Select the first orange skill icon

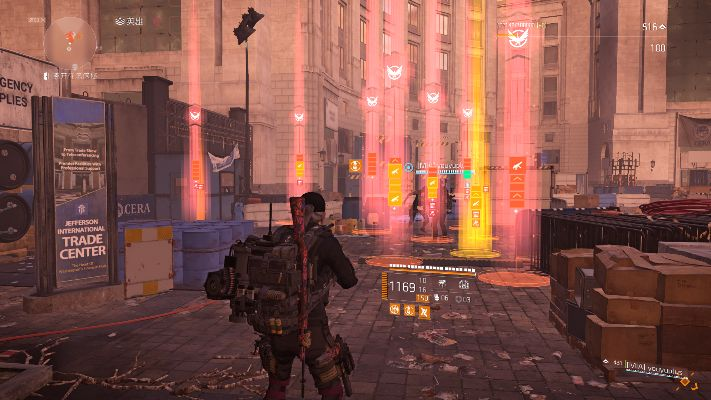click(x=396, y=311)
